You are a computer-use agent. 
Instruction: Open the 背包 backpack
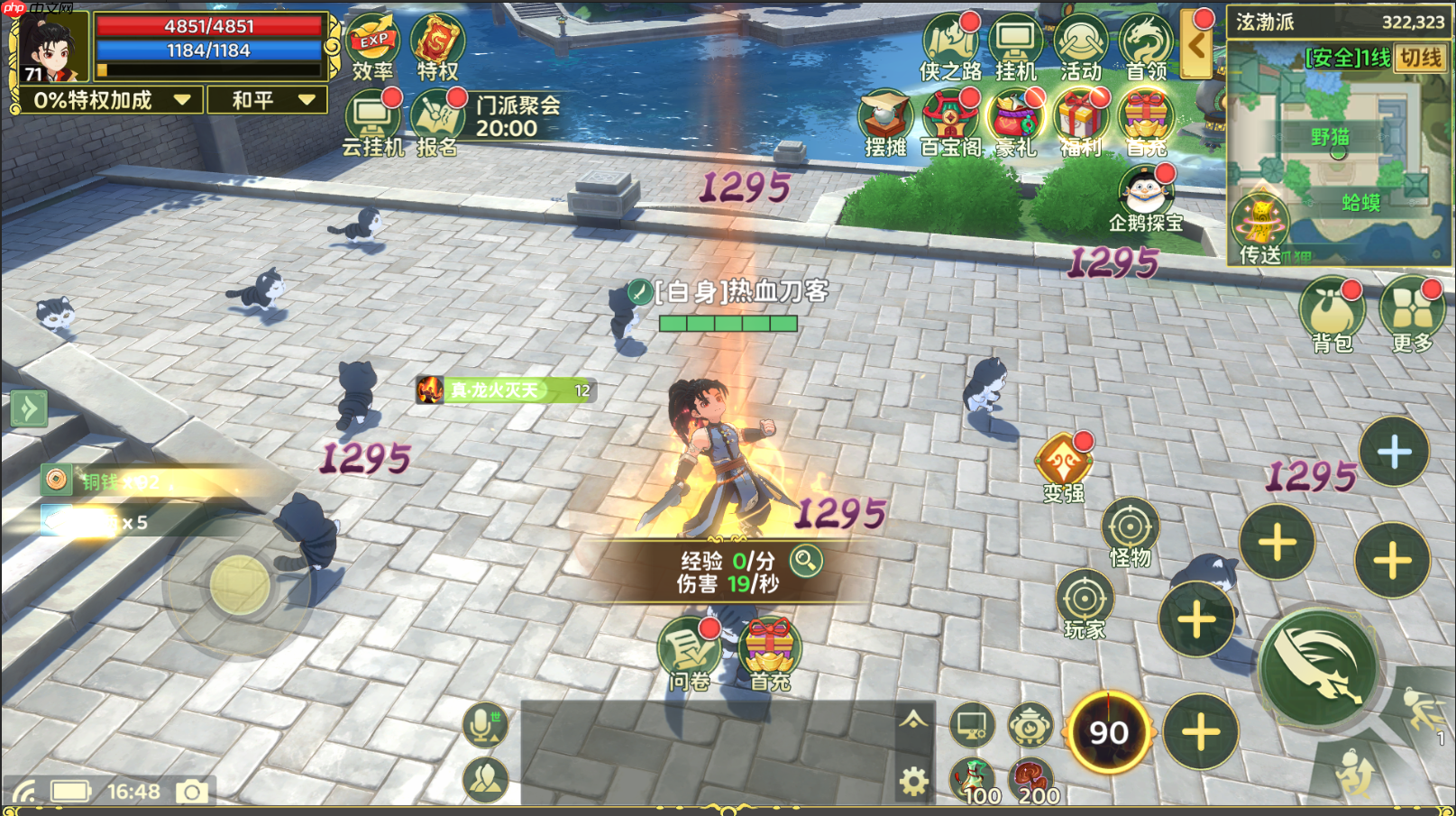coord(1332,314)
